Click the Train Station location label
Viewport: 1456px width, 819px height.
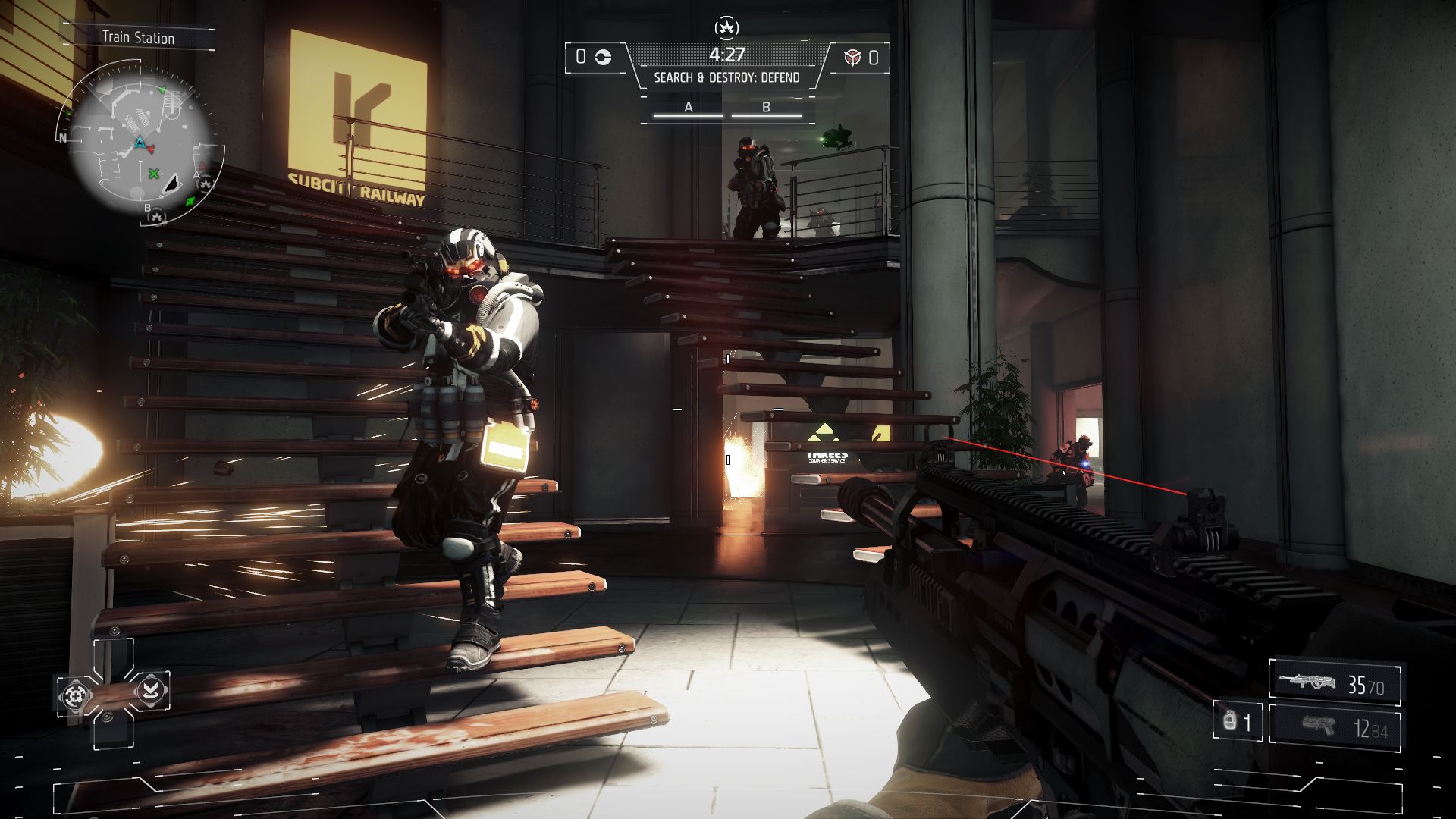[x=138, y=38]
